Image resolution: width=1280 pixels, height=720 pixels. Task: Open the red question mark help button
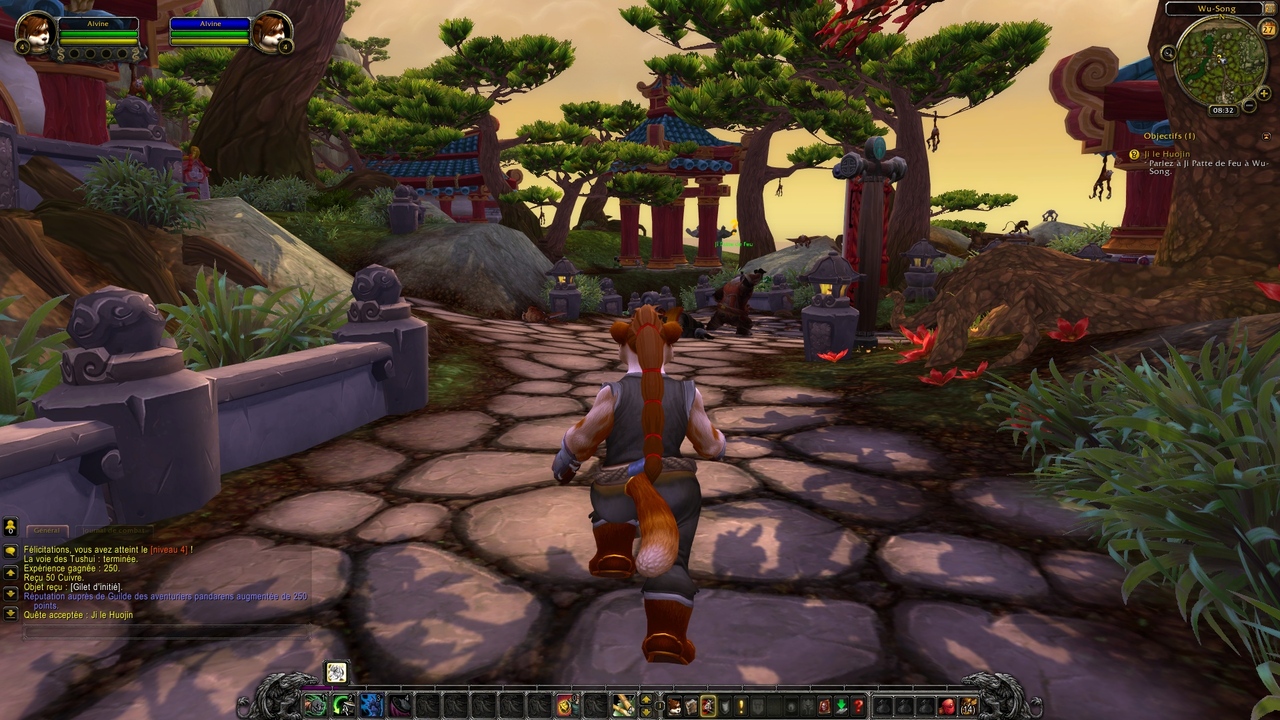pos(857,706)
